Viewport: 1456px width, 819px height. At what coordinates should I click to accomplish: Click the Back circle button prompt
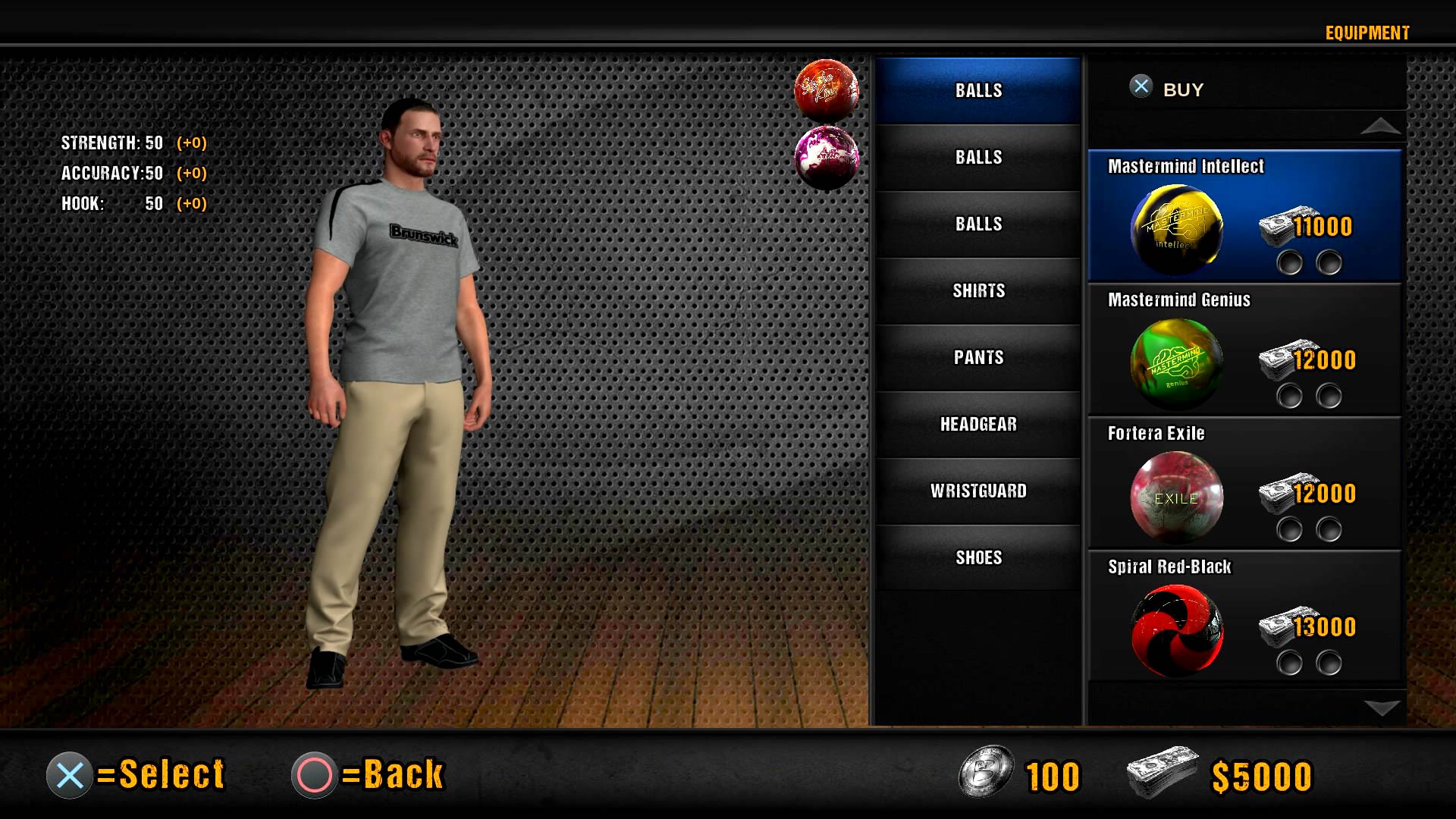click(314, 774)
